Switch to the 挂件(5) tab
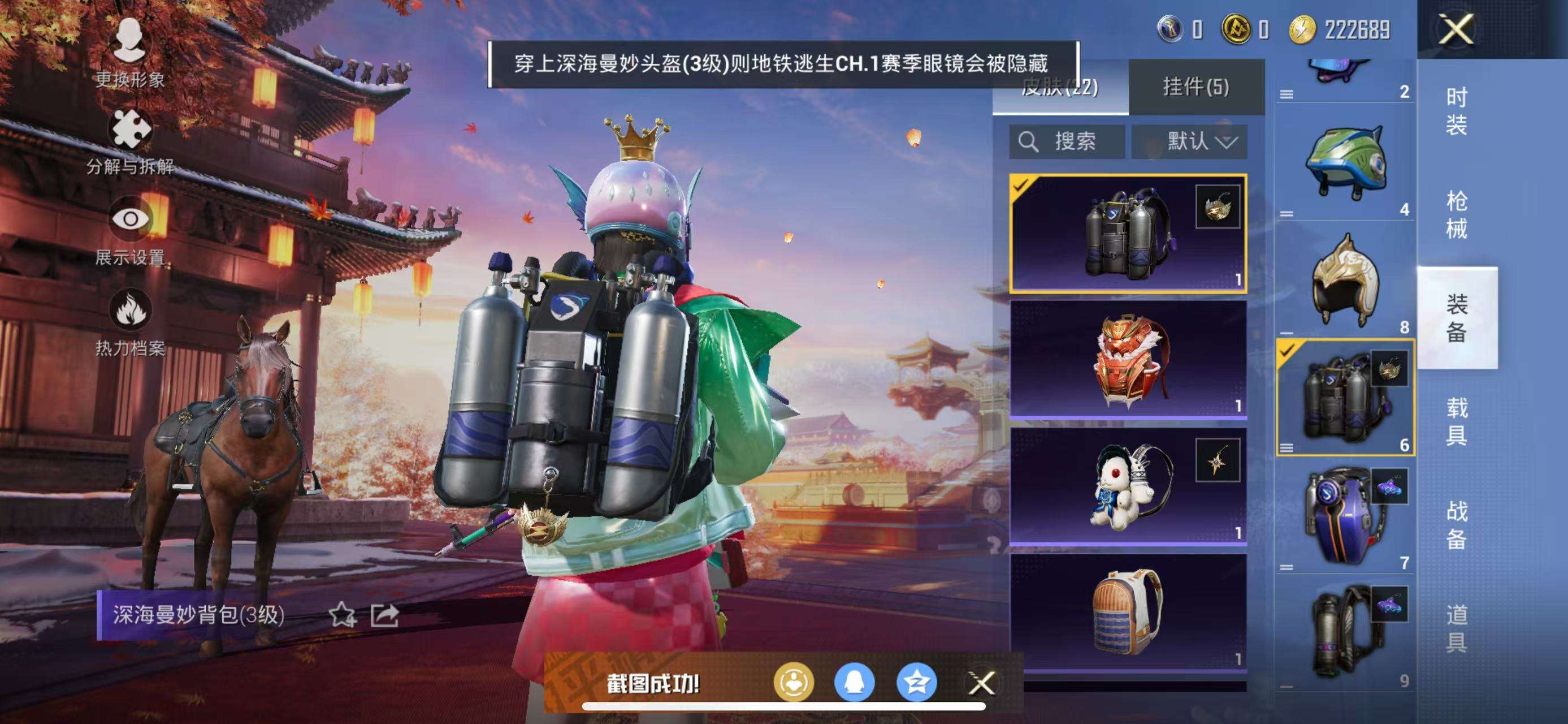The width and height of the screenshot is (1568, 724). pyautogui.click(x=1194, y=87)
